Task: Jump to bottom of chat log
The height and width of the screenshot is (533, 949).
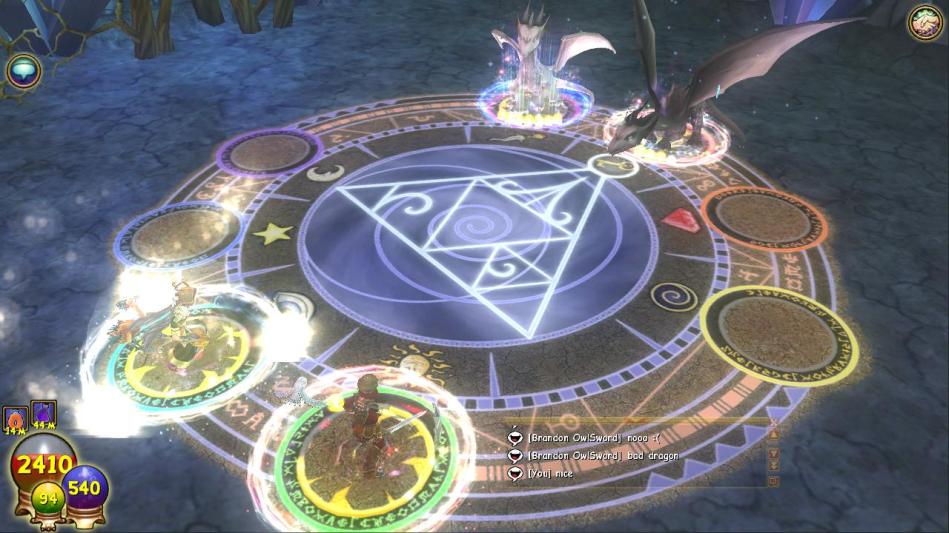Action: (772, 465)
